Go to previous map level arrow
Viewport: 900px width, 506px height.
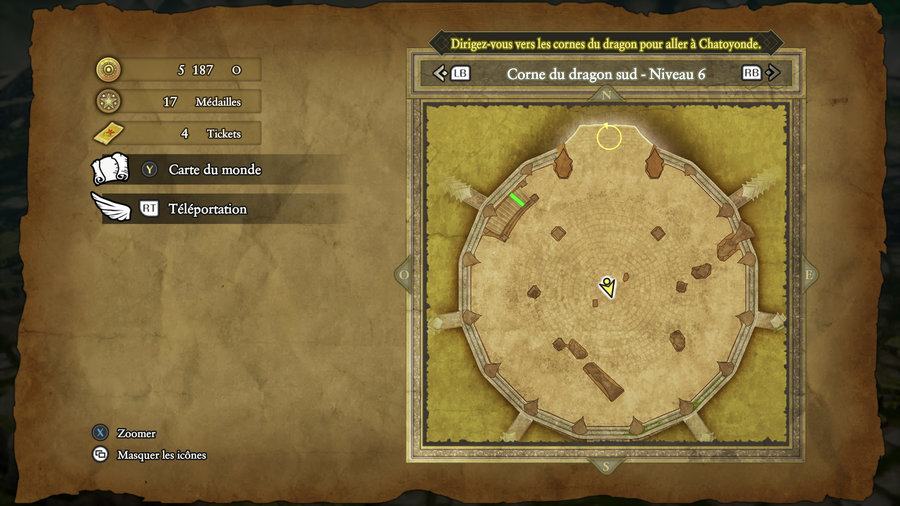pyautogui.click(x=439, y=73)
